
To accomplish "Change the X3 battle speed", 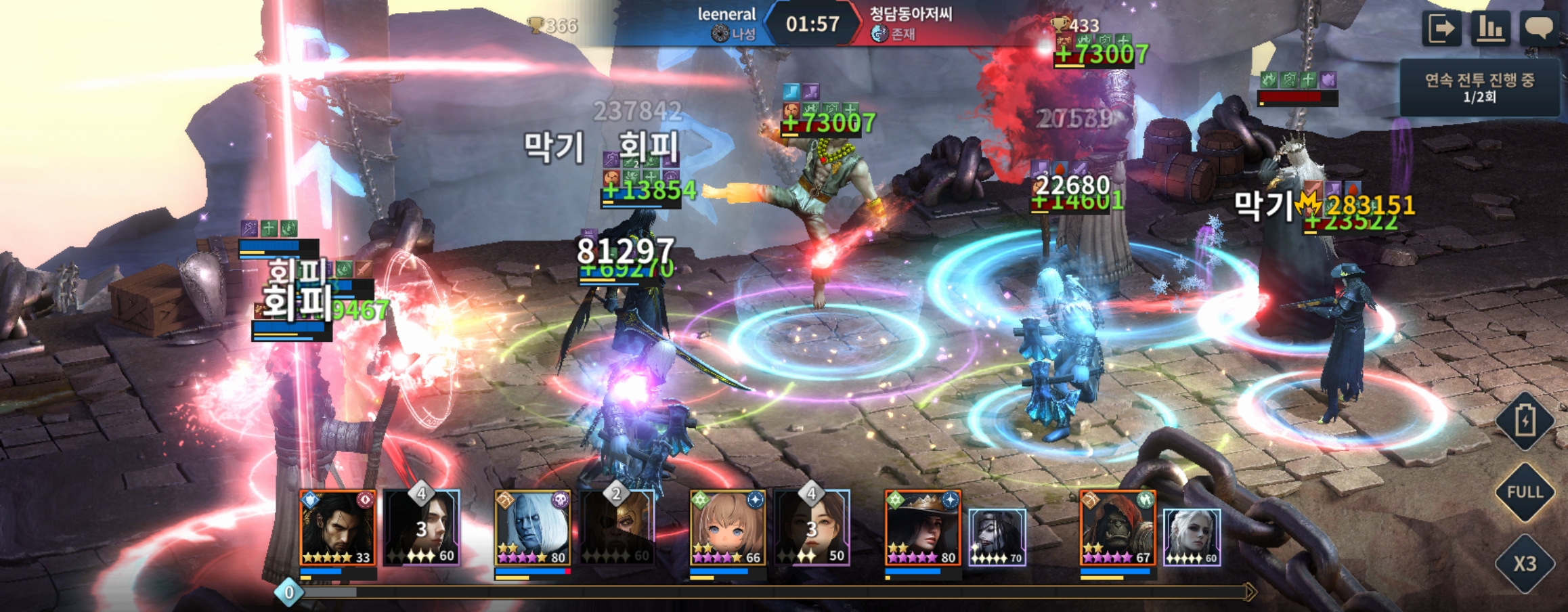I will [x=1525, y=563].
